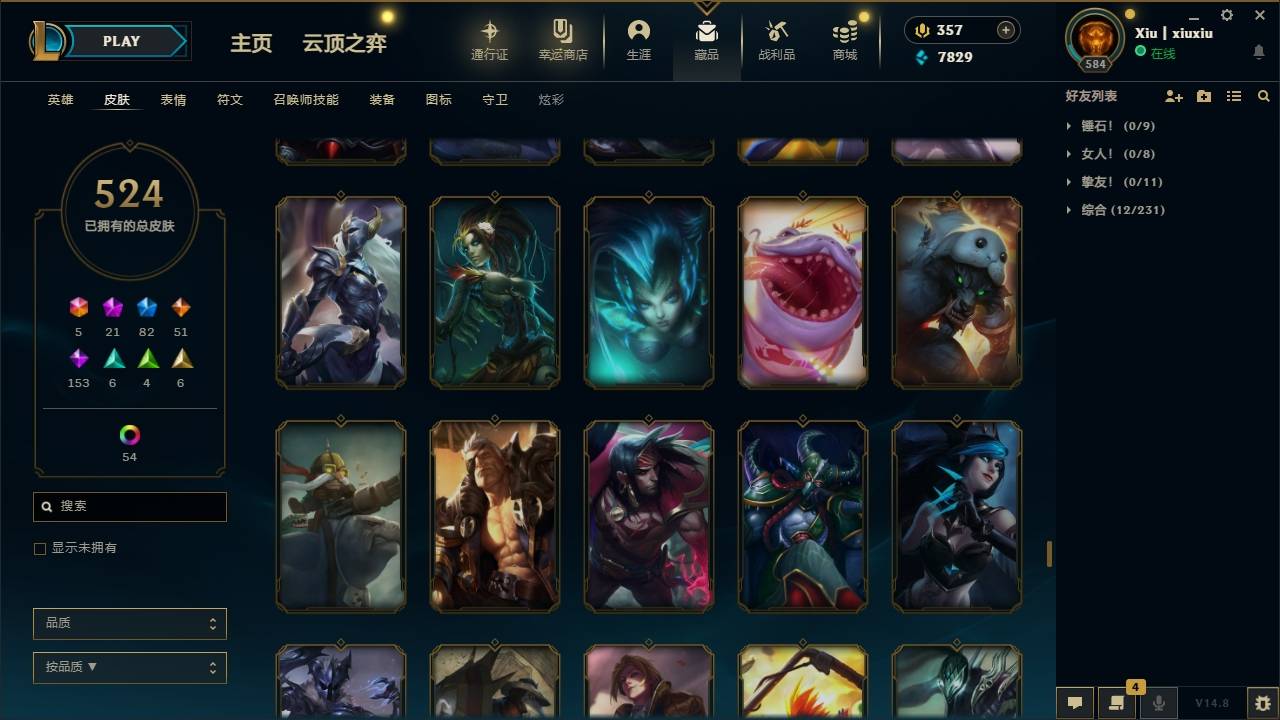
Task: Select the 生涯 career profile icon
Action: pyautogui.click(x=639, y=40)
